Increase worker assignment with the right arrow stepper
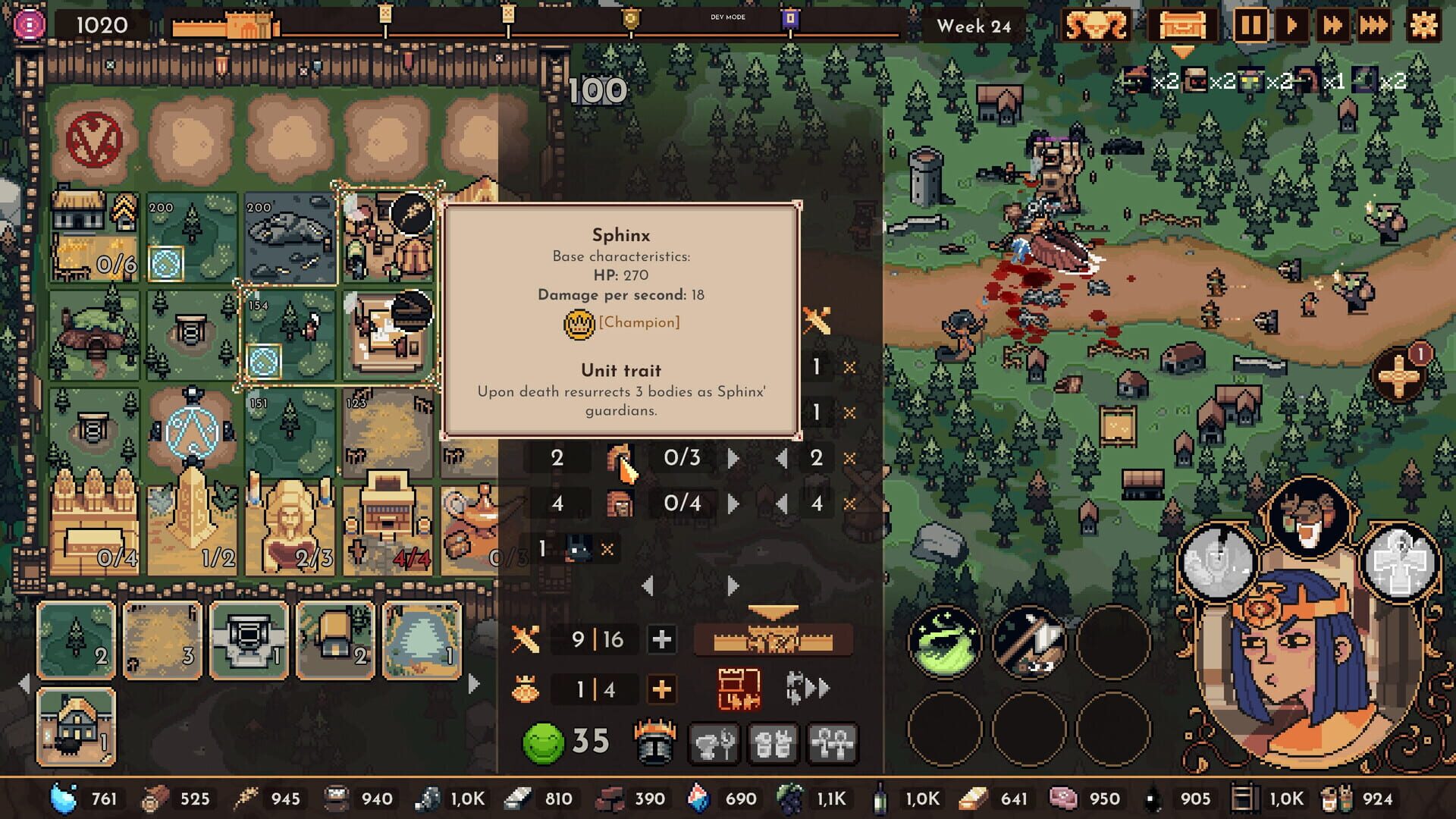The width and height of the screenshot is (1456, 819). (x=733, y=457)
